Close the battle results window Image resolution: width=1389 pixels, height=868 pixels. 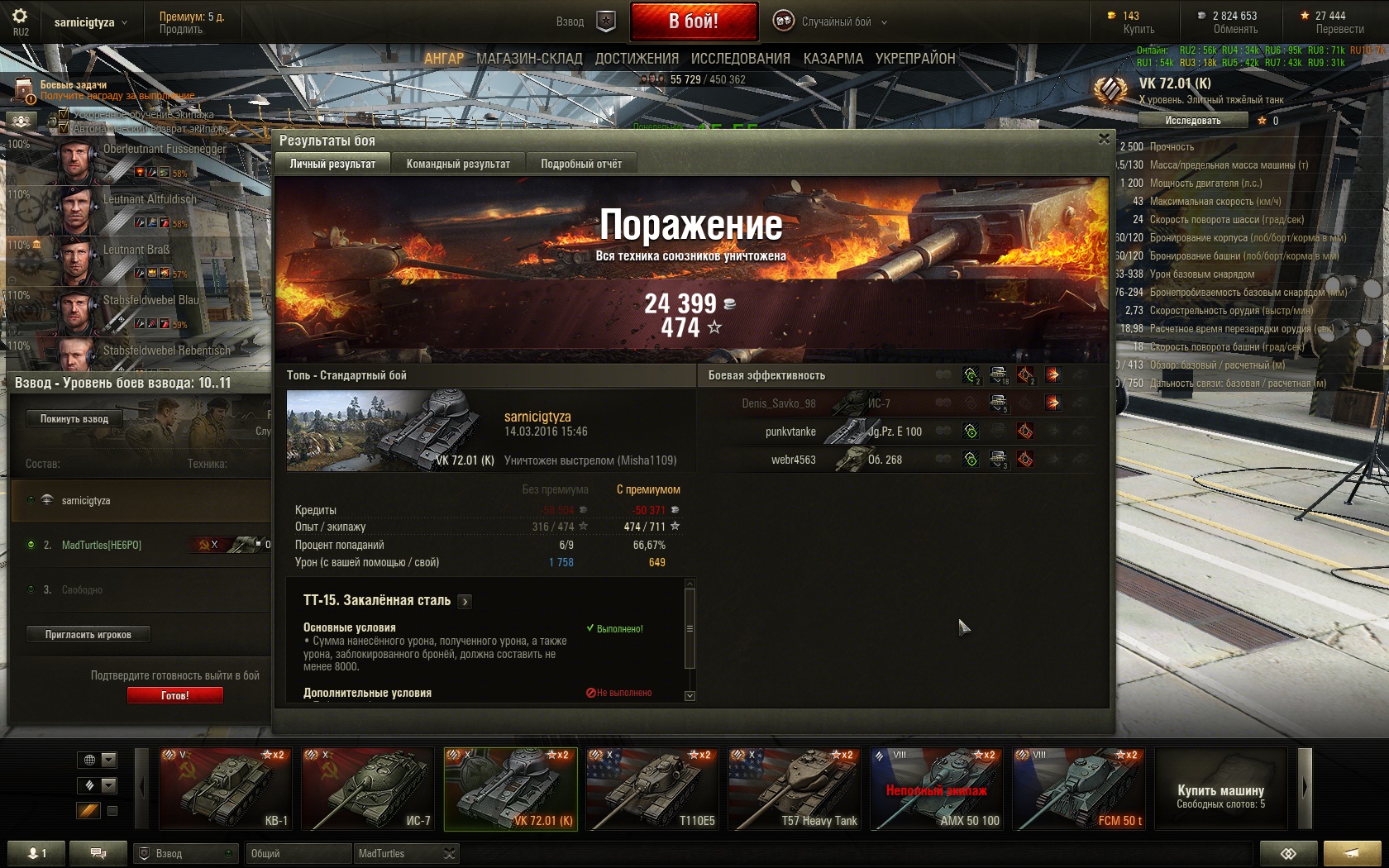tap(1104, 139)
